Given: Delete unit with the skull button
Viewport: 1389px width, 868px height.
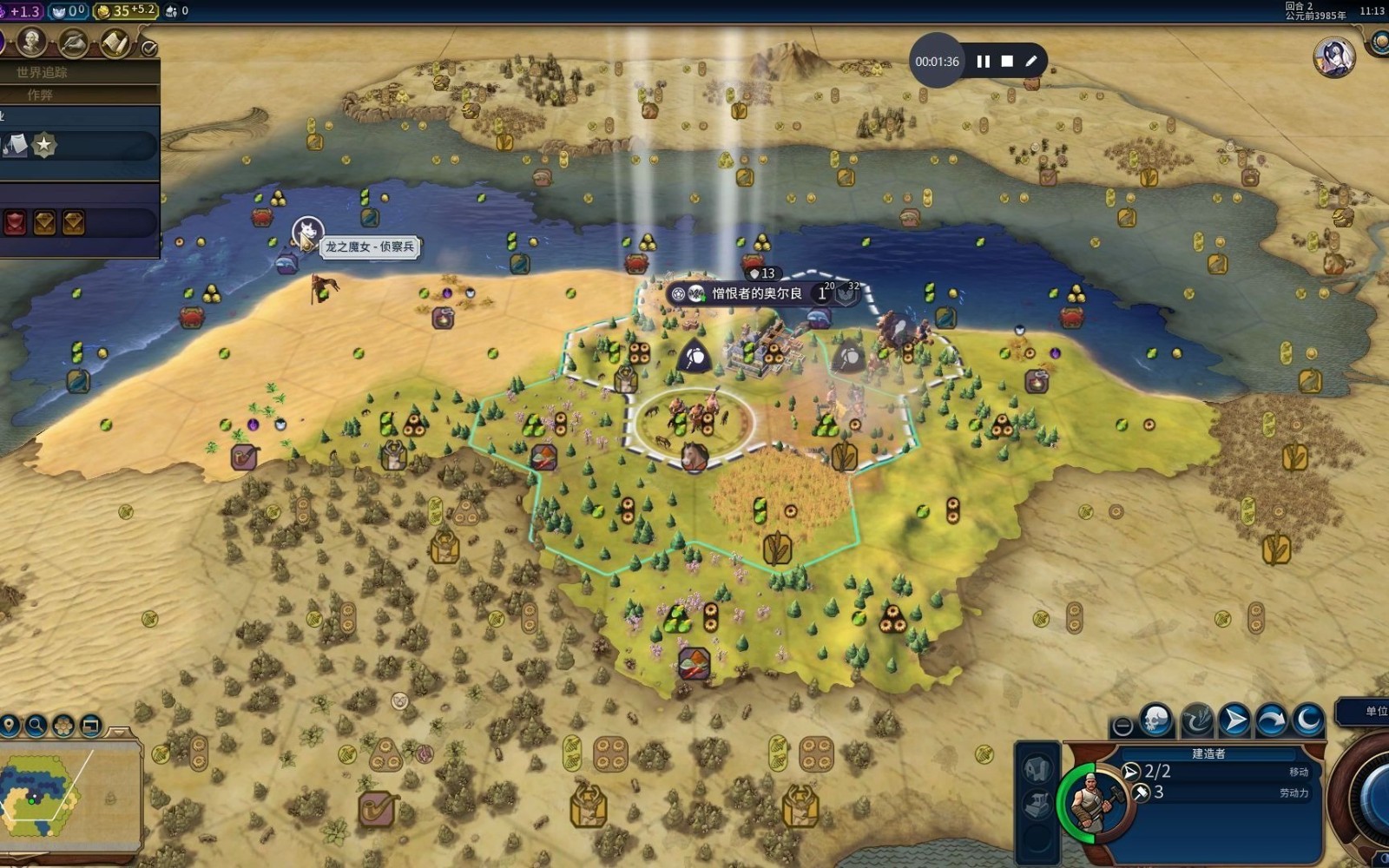Looking at the screenshot, I should click(x=1157, y=720).
